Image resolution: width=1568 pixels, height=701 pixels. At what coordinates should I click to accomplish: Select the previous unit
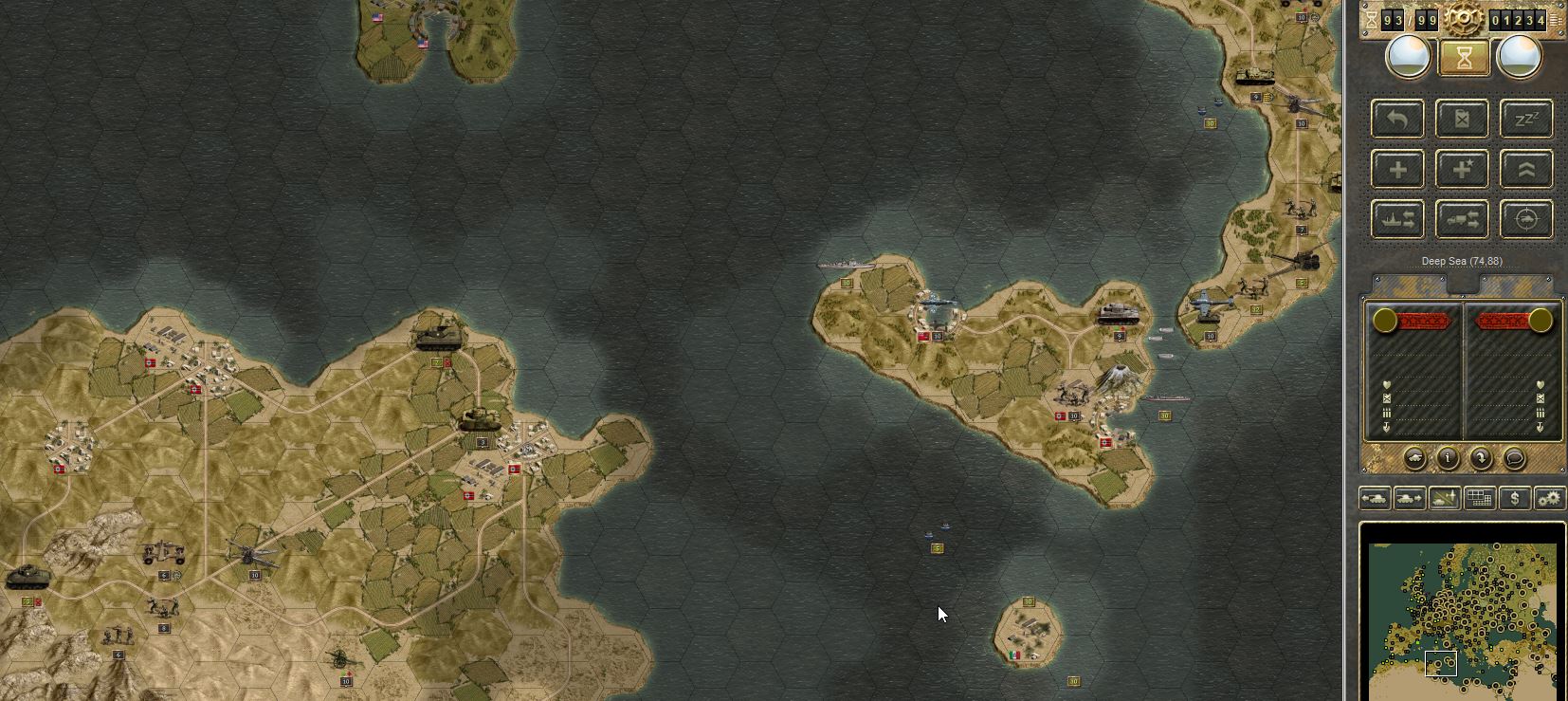[1375, 497]
